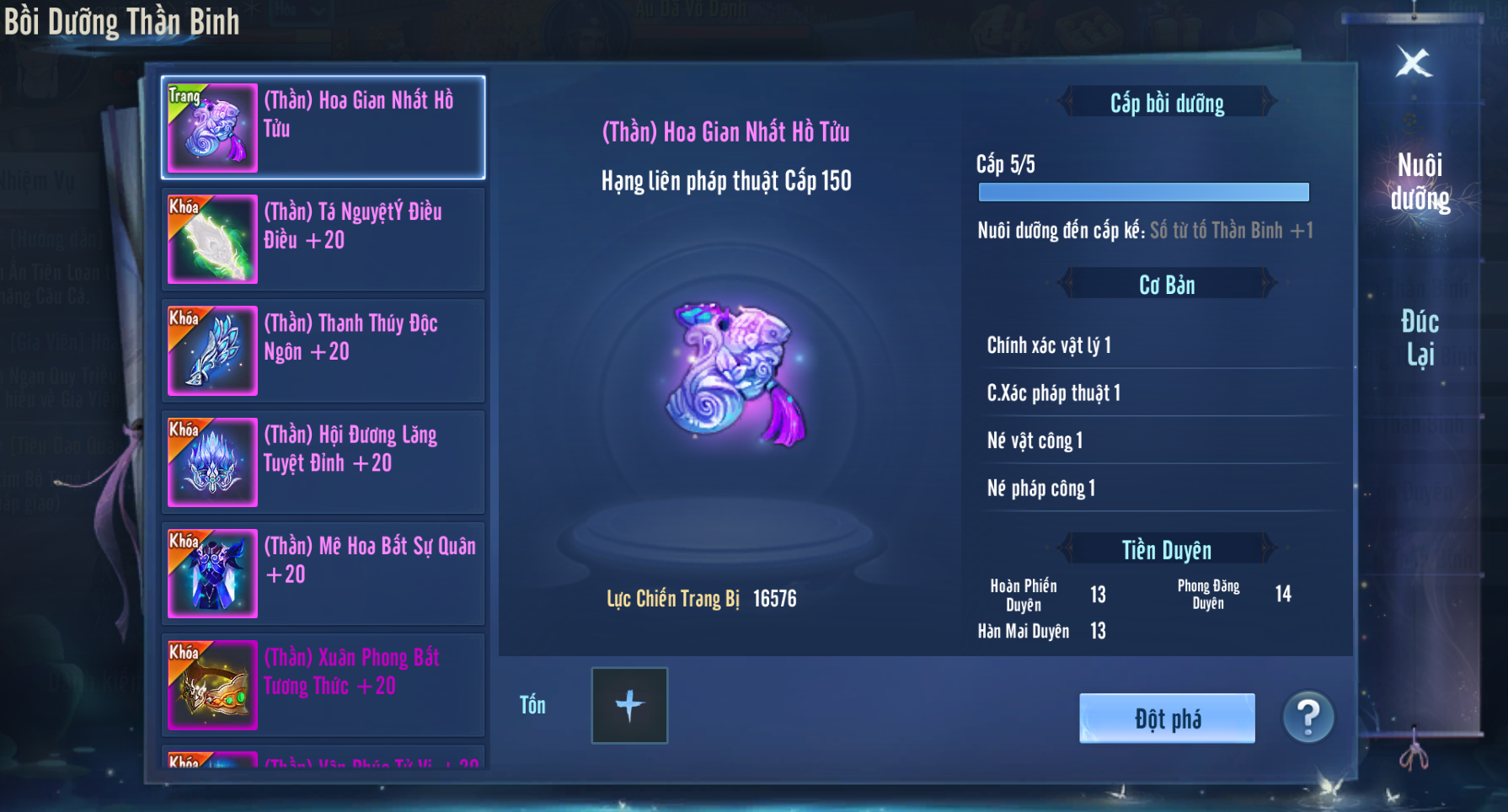Viewport: 1508px width, 812px height.
Task: Pick Hội Đương Lăng Tuyệt Đỉnh +20
Action: pos(324,462)
